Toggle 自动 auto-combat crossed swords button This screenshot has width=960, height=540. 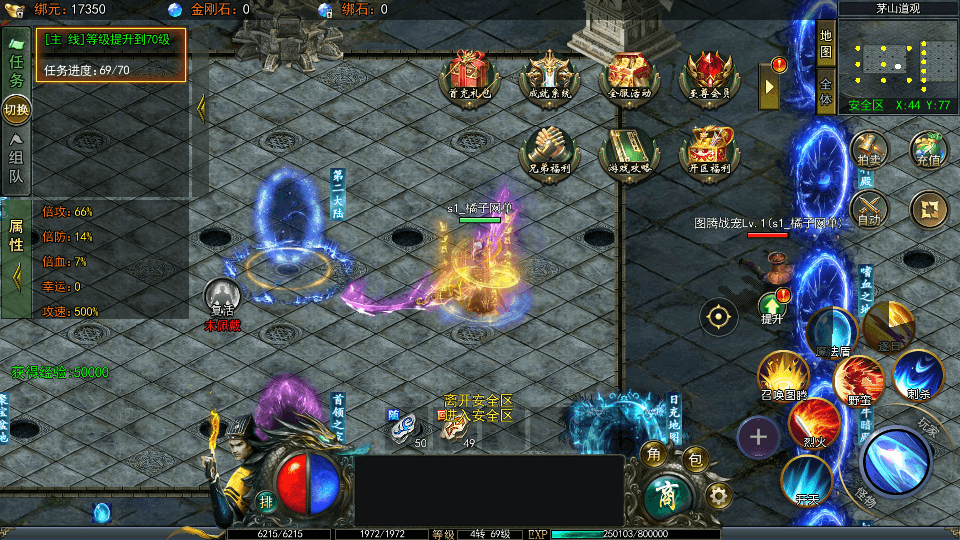pos(868,210)
